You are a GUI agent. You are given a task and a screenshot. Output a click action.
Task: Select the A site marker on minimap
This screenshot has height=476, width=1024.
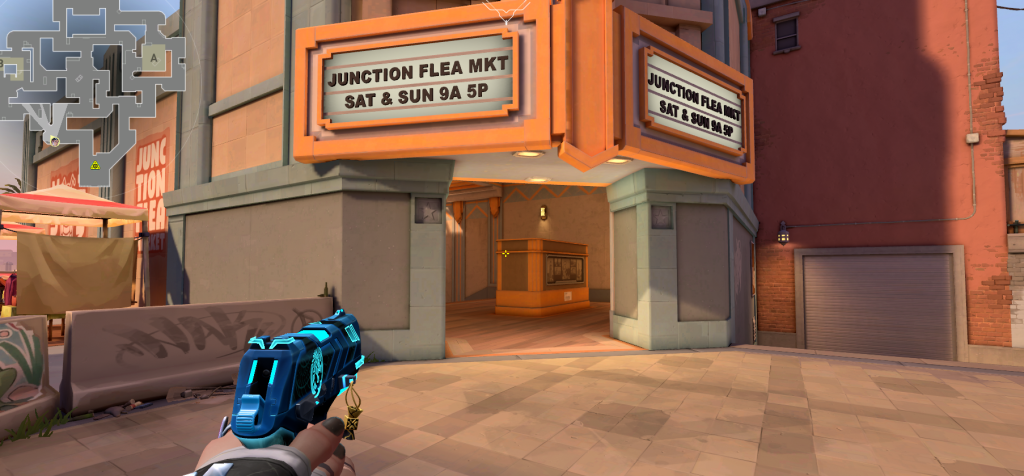click(154, 57)
